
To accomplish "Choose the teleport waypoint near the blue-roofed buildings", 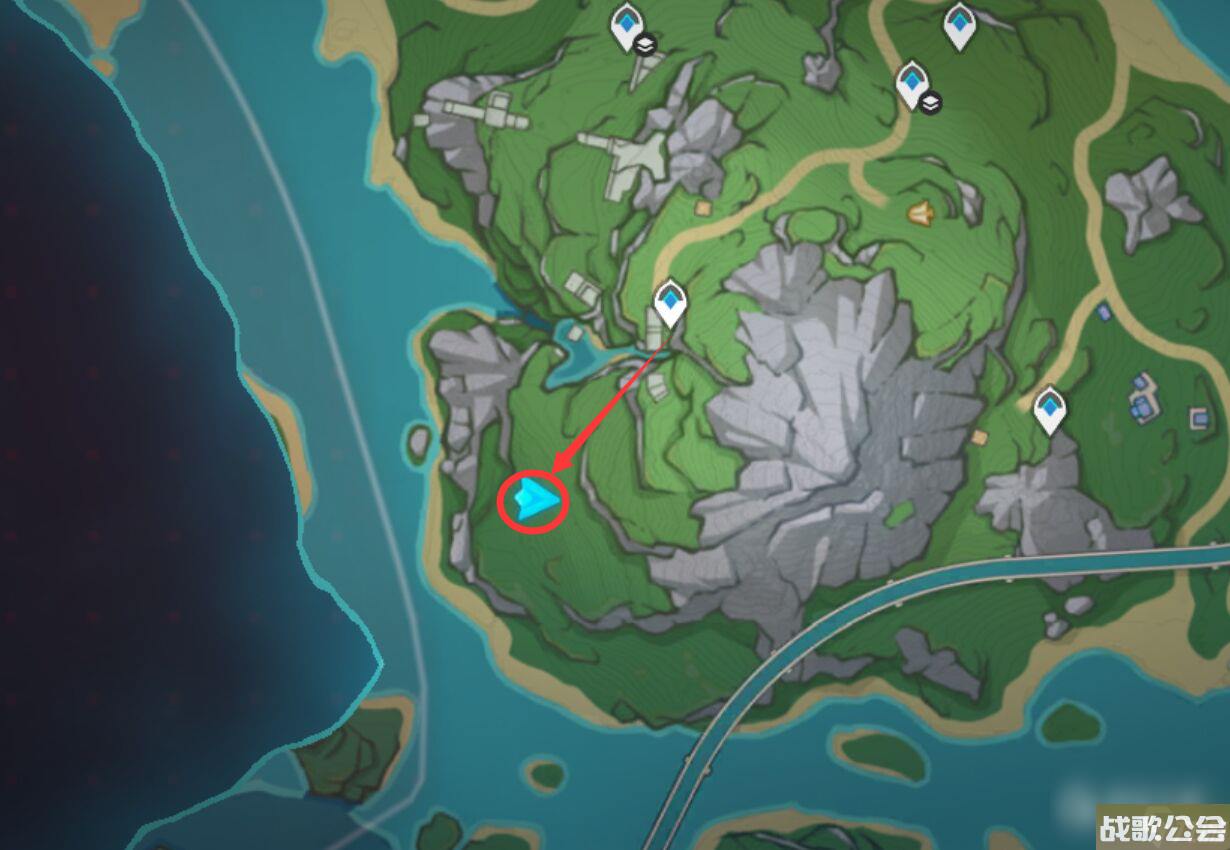I will (x=1050, y=409).
